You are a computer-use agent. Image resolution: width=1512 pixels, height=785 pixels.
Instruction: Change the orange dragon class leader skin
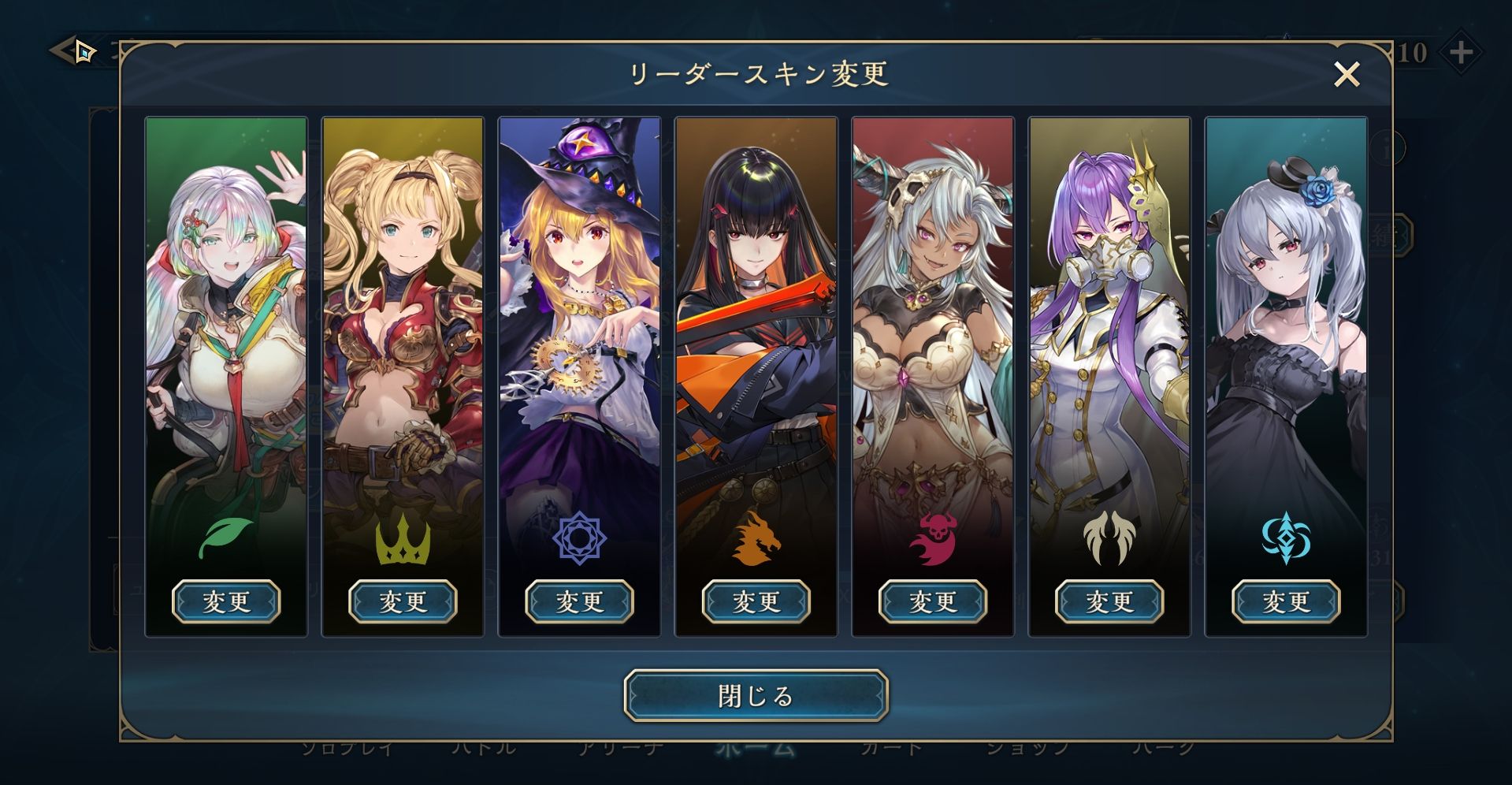[x=756, y=602]
